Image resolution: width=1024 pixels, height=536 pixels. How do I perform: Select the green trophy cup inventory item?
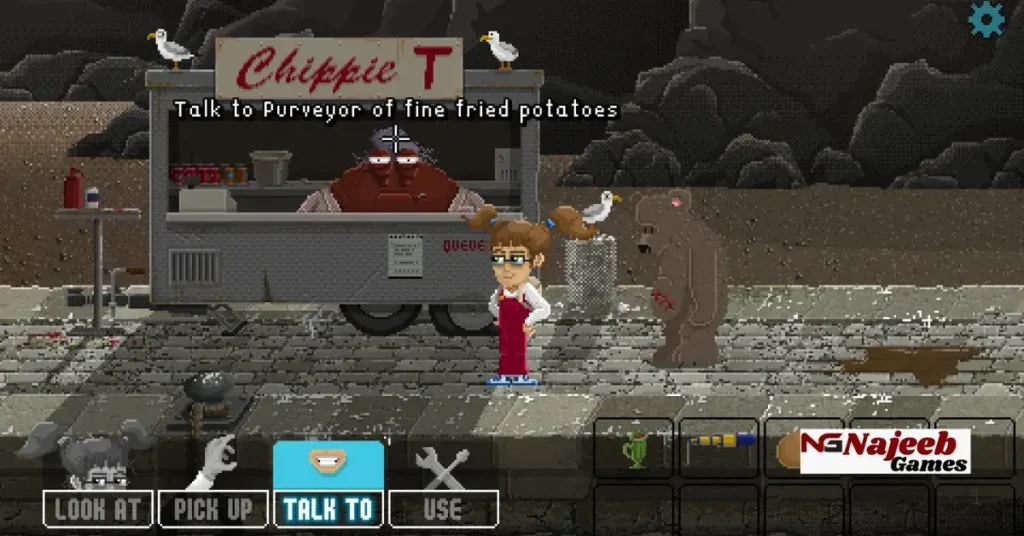[633, 449]
